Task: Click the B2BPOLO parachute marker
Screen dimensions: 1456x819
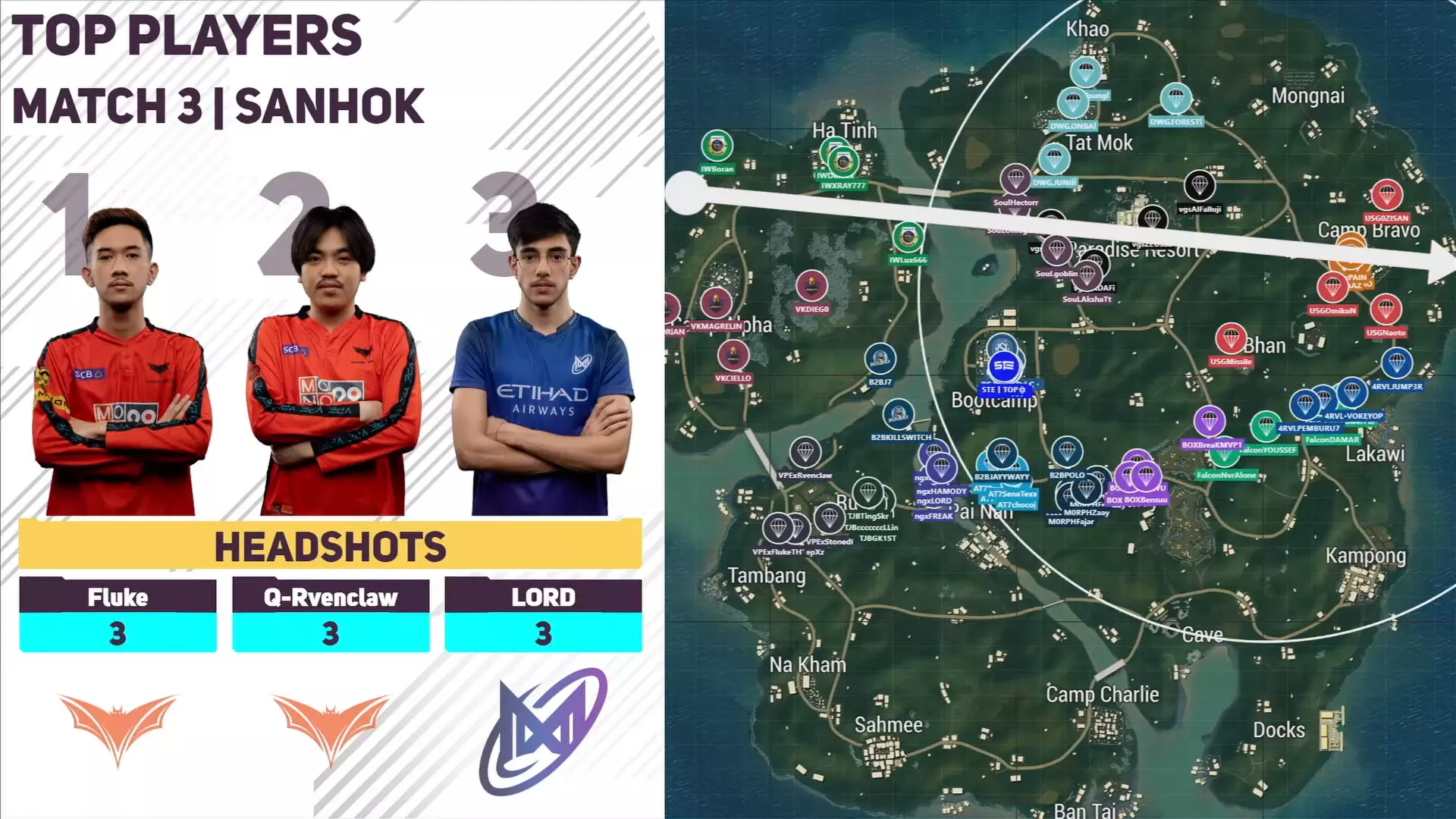Action: 1067,453
